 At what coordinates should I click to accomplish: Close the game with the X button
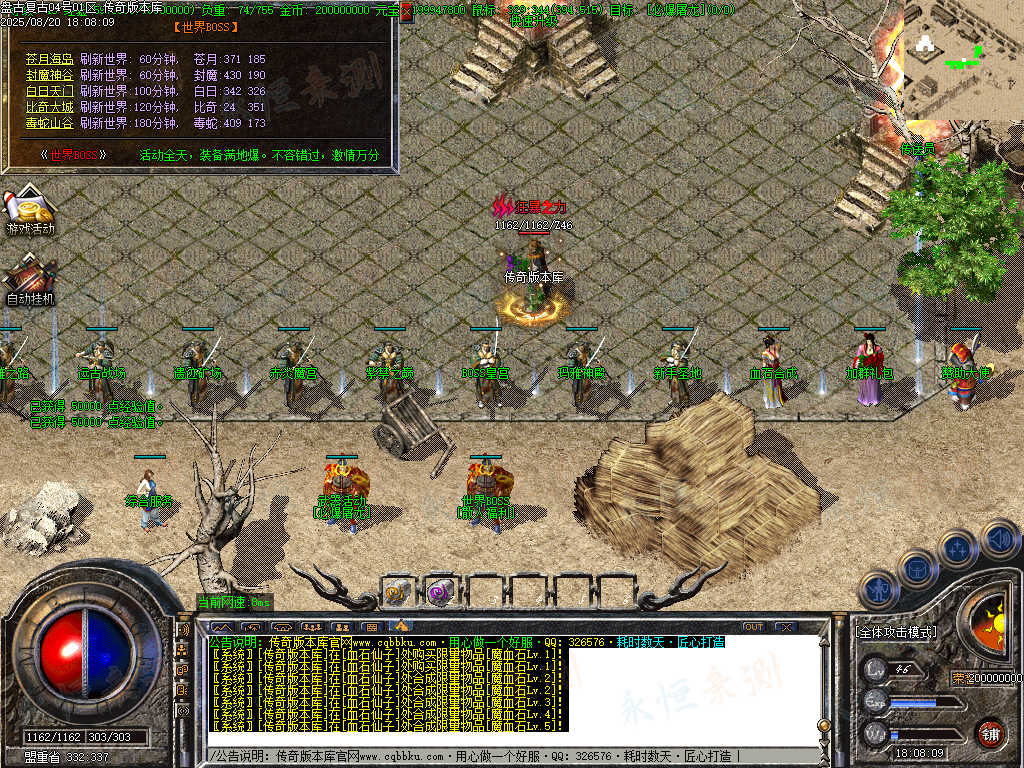click(x=786, y=627)
